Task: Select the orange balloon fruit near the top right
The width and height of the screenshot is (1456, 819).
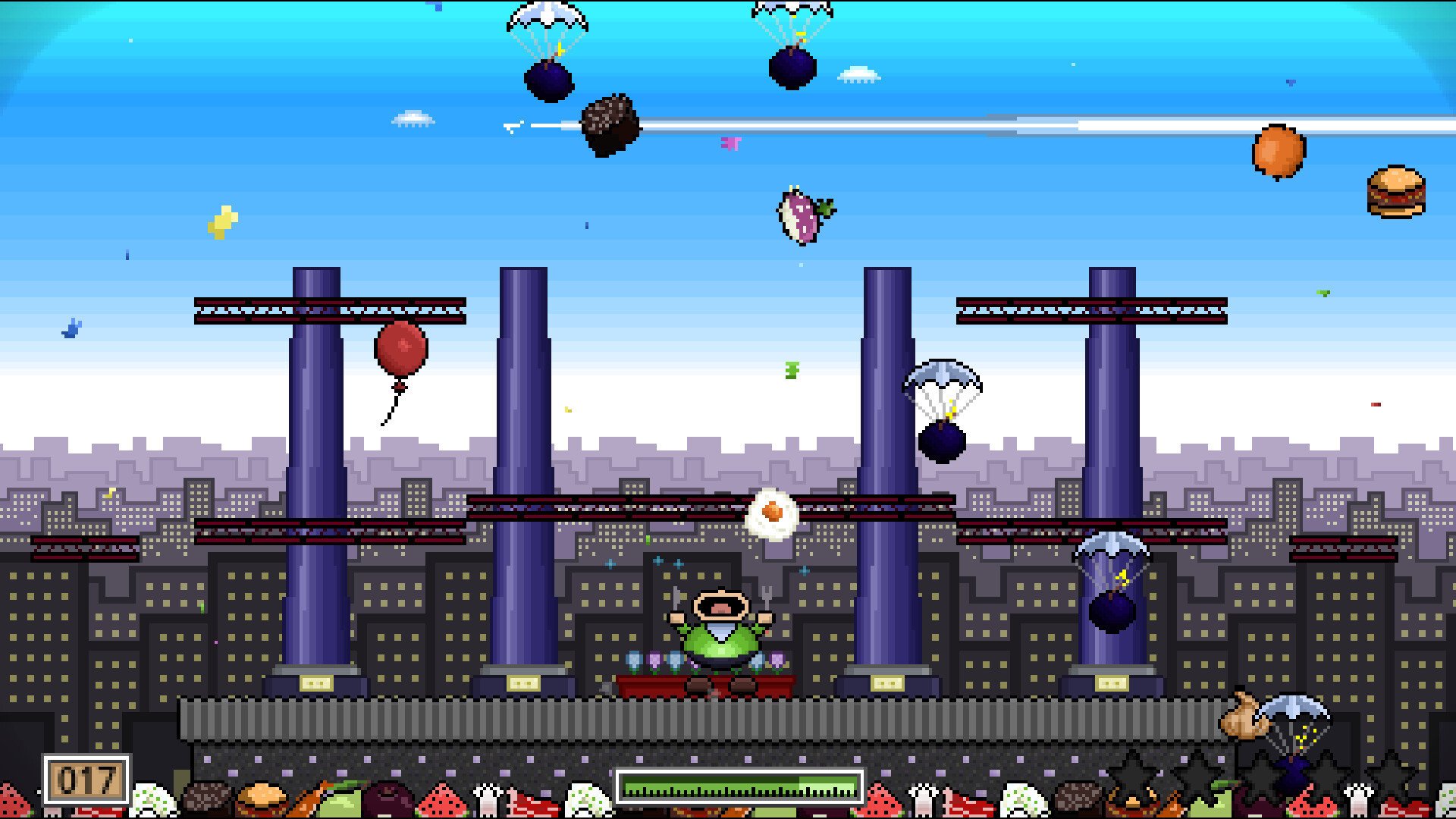Action: 1279,152
